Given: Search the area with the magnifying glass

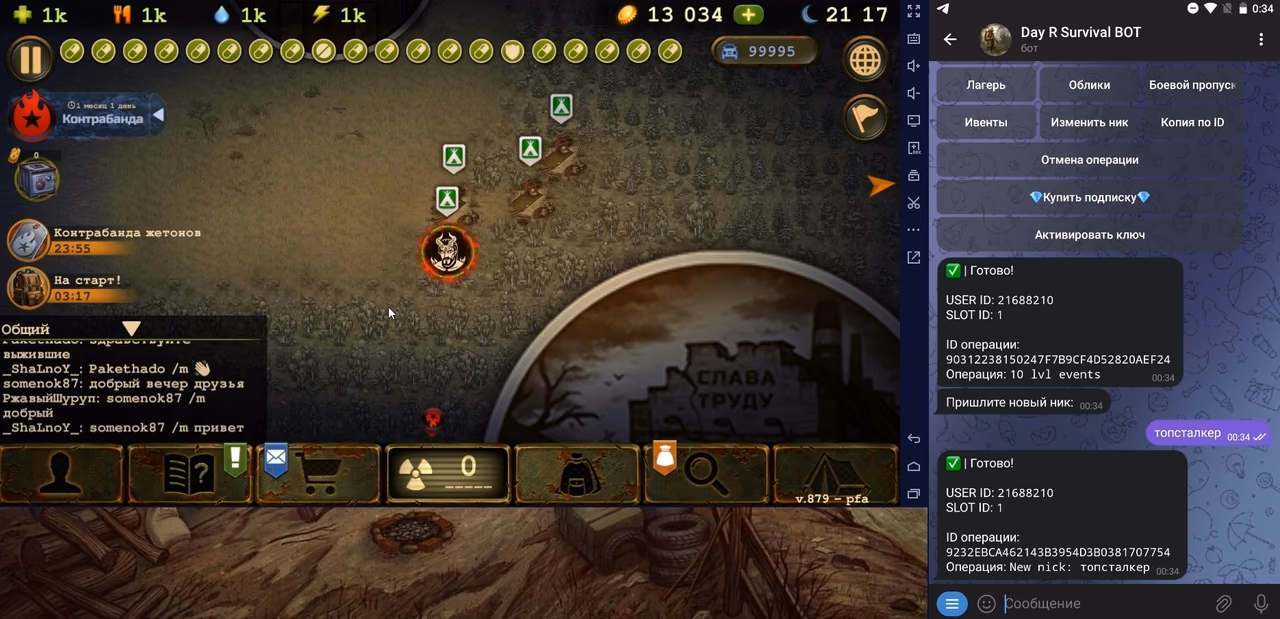Looking at the screenshot, I should point(706,474).
